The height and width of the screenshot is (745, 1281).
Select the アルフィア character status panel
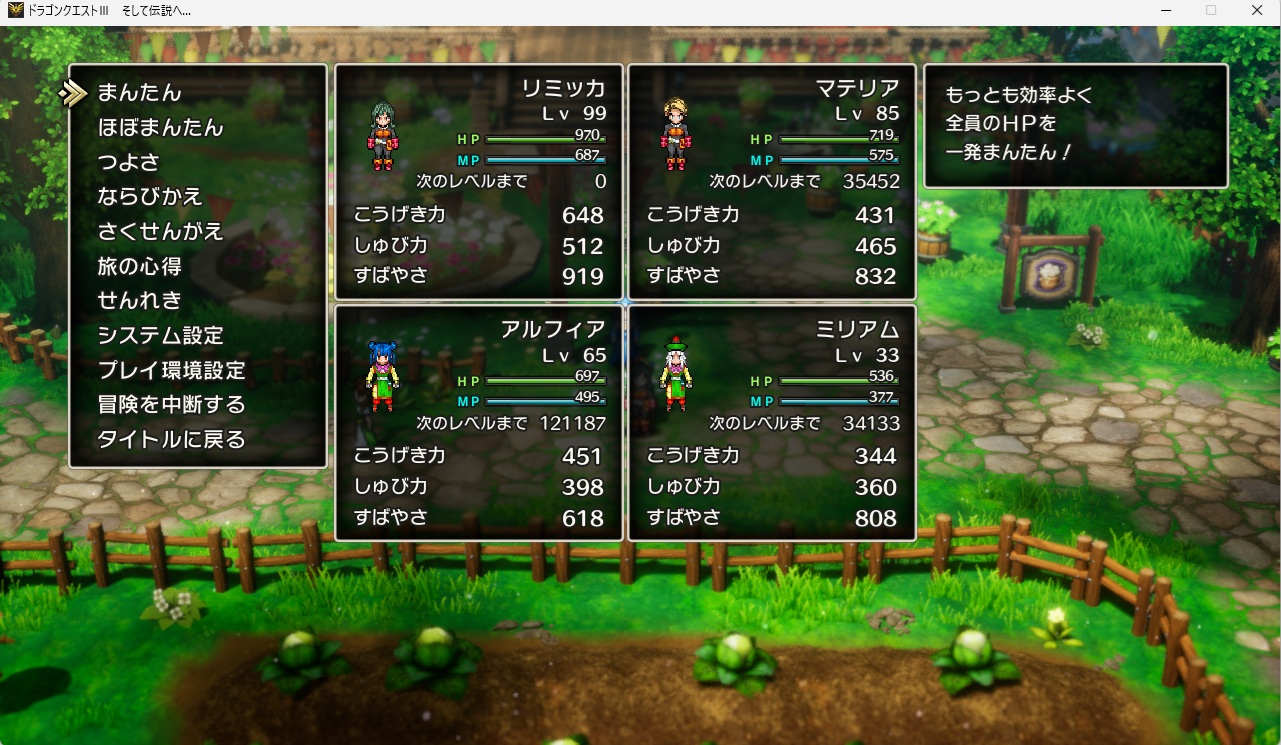pyautogui.click(x=478, y=423)
